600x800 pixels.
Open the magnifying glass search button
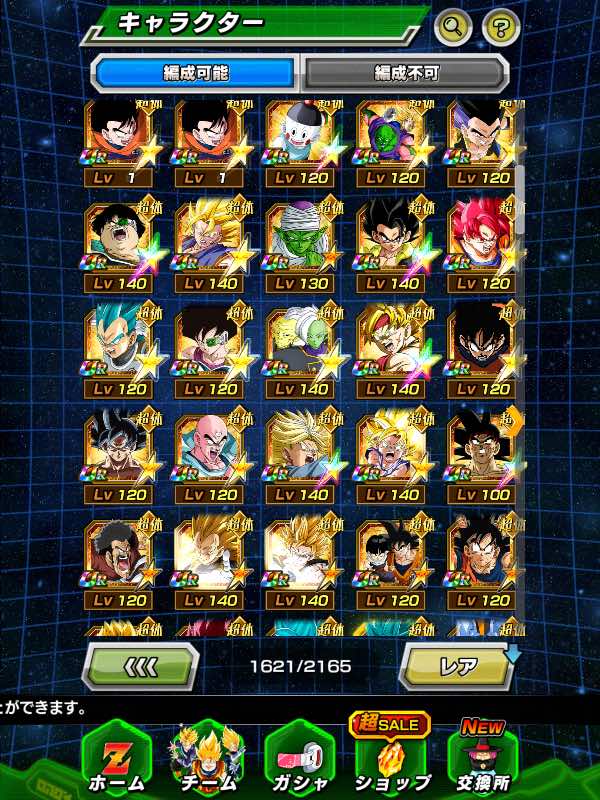pyautogui.click(x=453, y=27)
